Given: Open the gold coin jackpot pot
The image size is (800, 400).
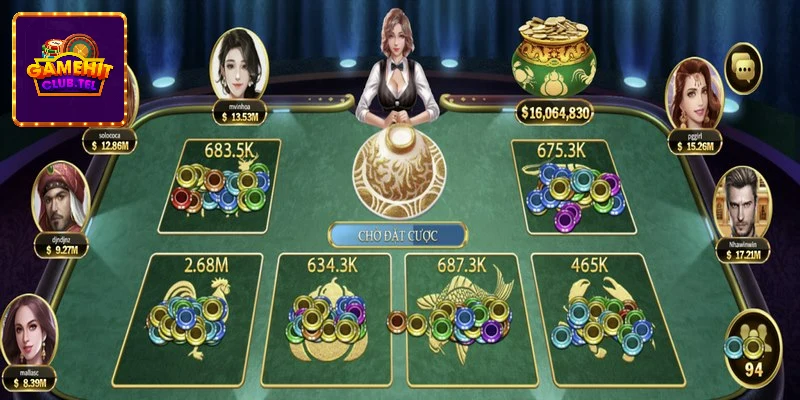Looking at the screenshot, I should point(554,65).
